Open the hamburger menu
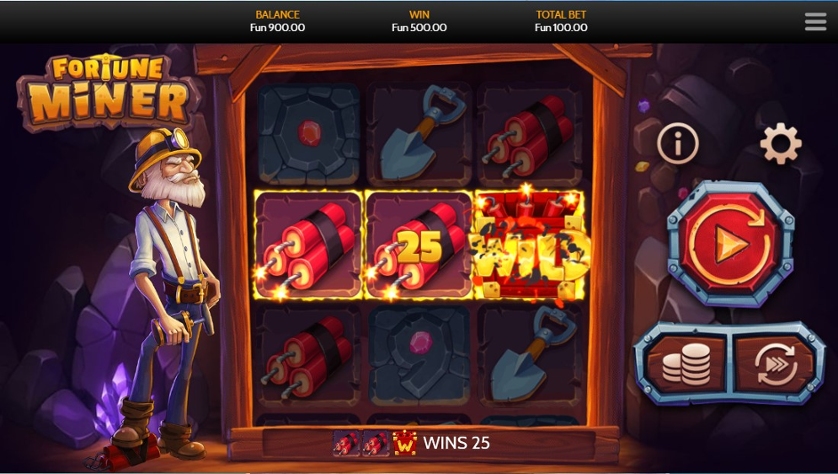Viewport: 838px width, 474px height. (815, 22)
